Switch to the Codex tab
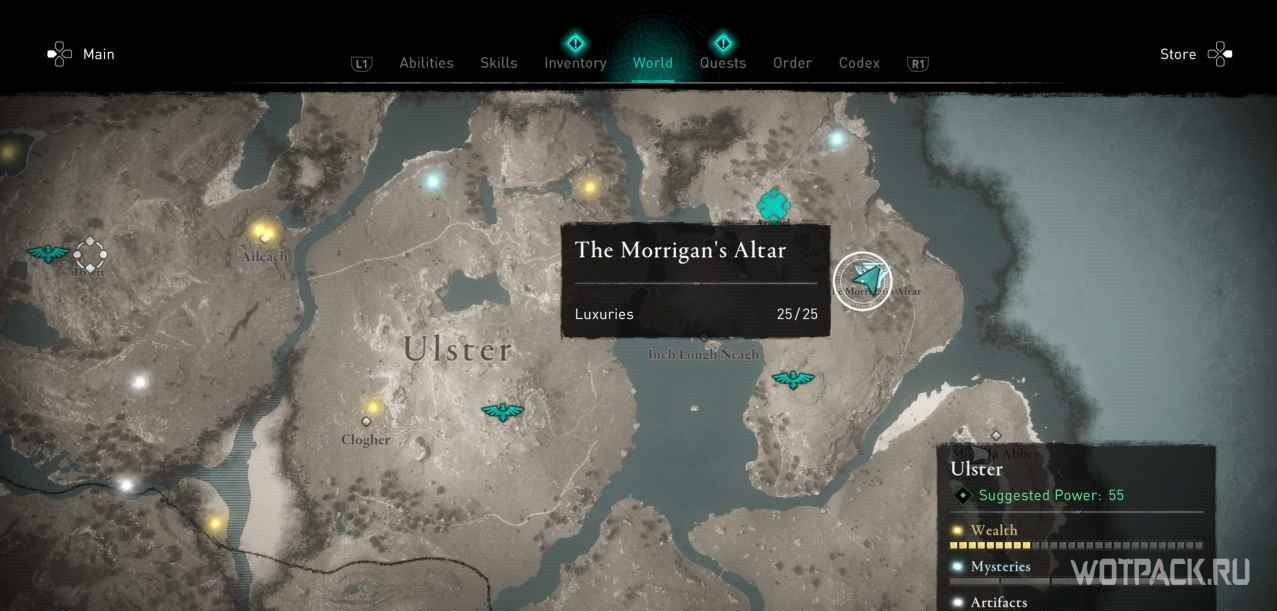1277x611 pixels. pyautogui.click(x=859, y=63)
